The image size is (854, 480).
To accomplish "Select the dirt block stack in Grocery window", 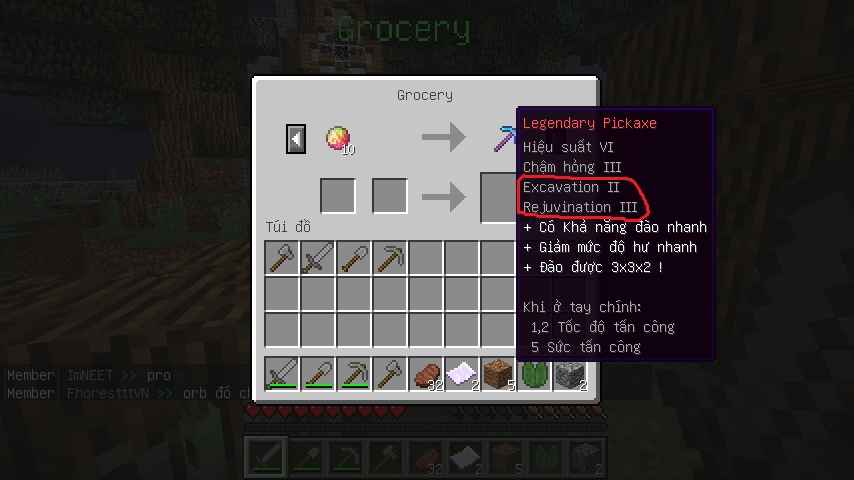I will point(498,373).
